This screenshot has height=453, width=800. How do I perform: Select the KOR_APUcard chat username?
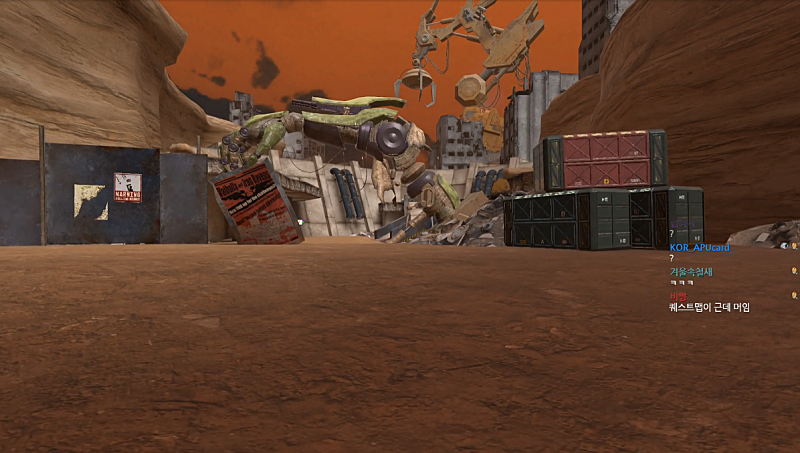coord(699,247)
